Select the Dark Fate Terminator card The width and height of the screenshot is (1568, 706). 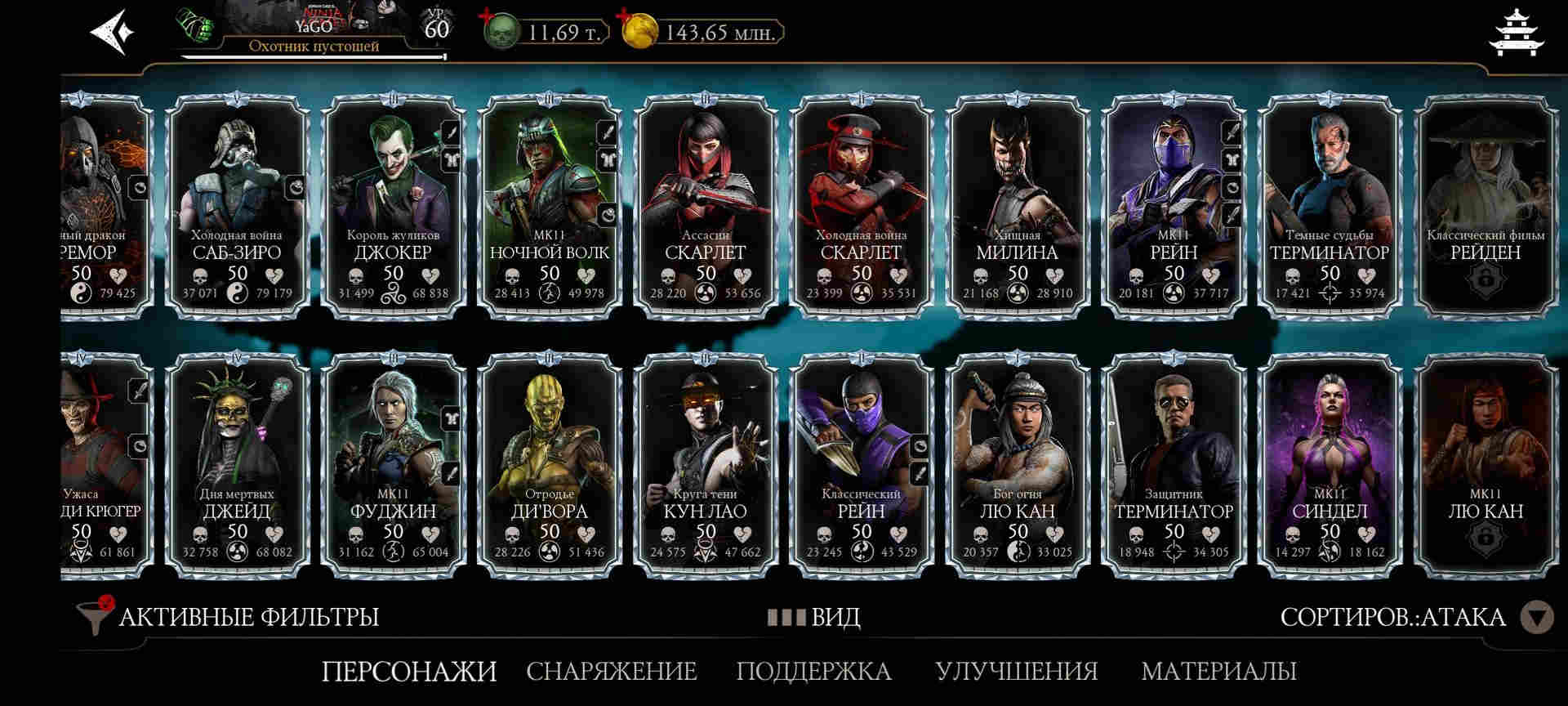(x=1330, y=206)
